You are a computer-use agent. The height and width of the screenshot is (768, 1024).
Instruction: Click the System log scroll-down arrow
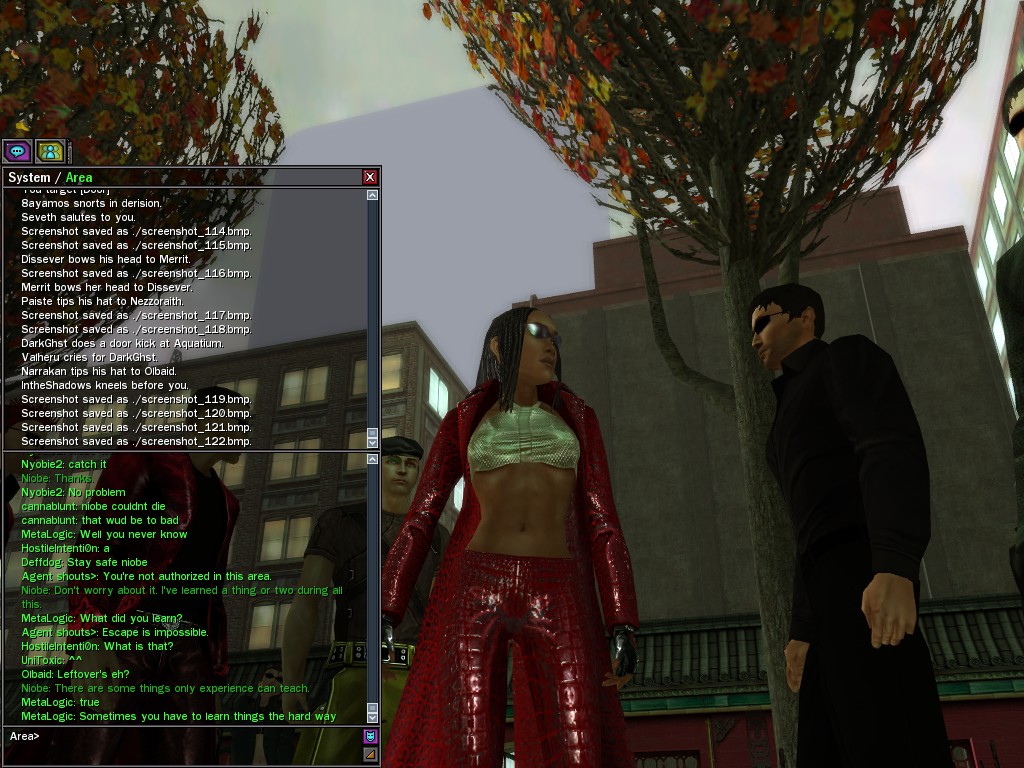pyautogui.click(x=373, y=441)
